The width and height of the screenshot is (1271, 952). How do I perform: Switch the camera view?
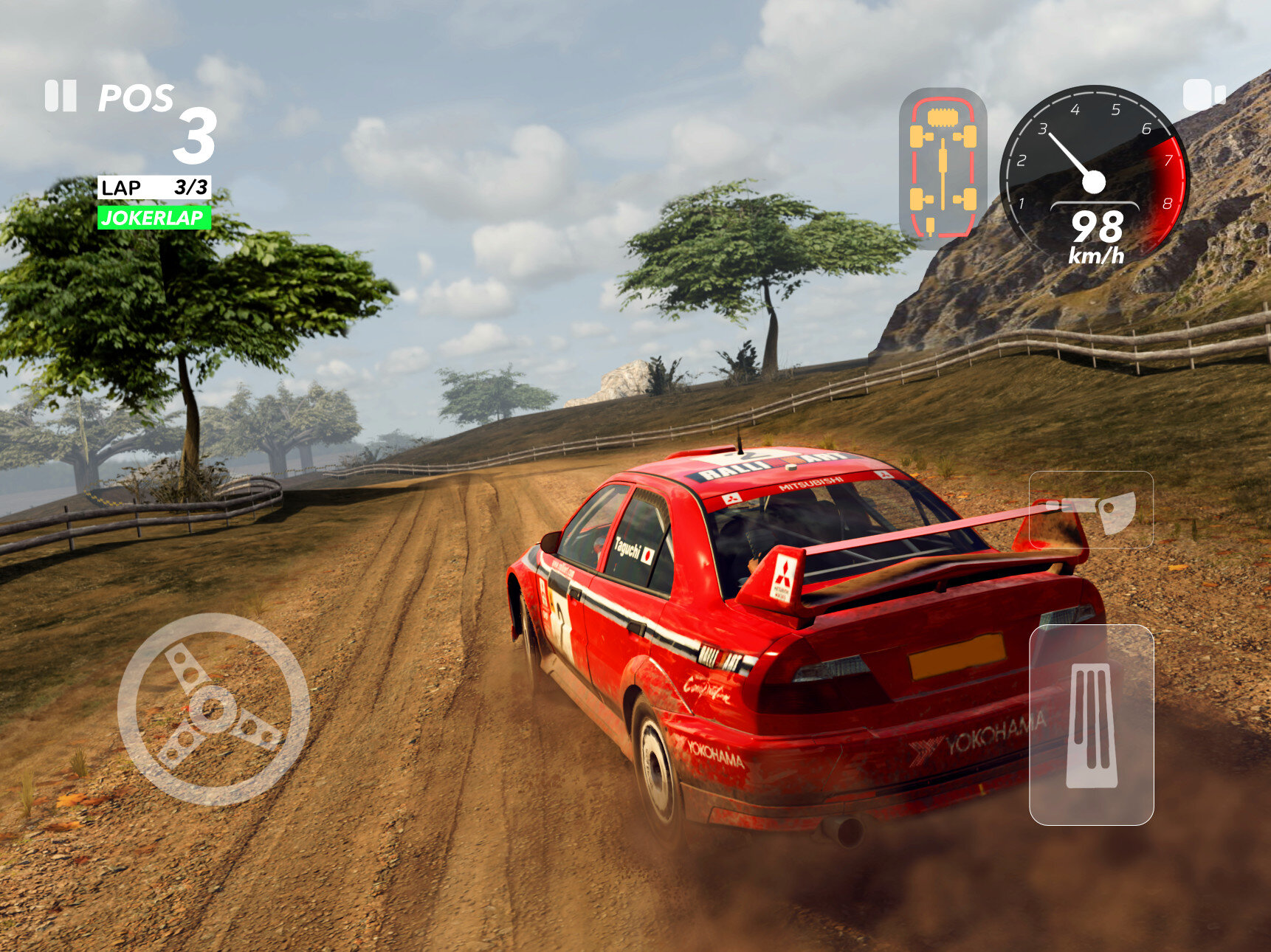pyautogui.click(x=1203, y=95)
